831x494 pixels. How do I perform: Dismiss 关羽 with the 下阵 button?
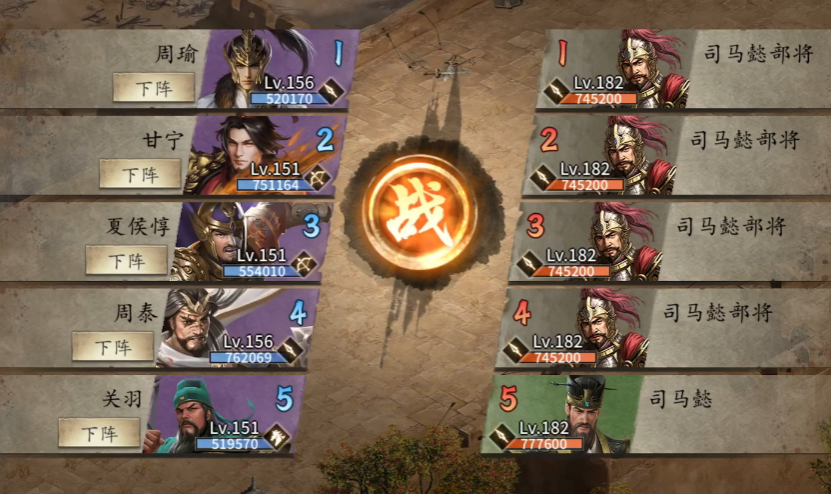pos(99,433)
